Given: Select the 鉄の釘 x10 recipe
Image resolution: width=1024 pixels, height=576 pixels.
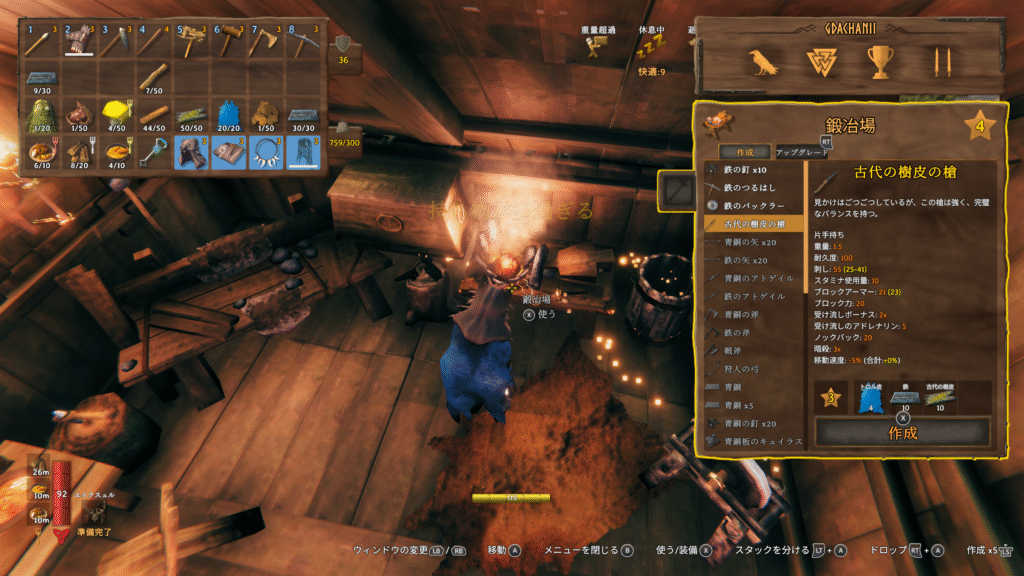Looking at the screenshot, I should pos(752,170).
